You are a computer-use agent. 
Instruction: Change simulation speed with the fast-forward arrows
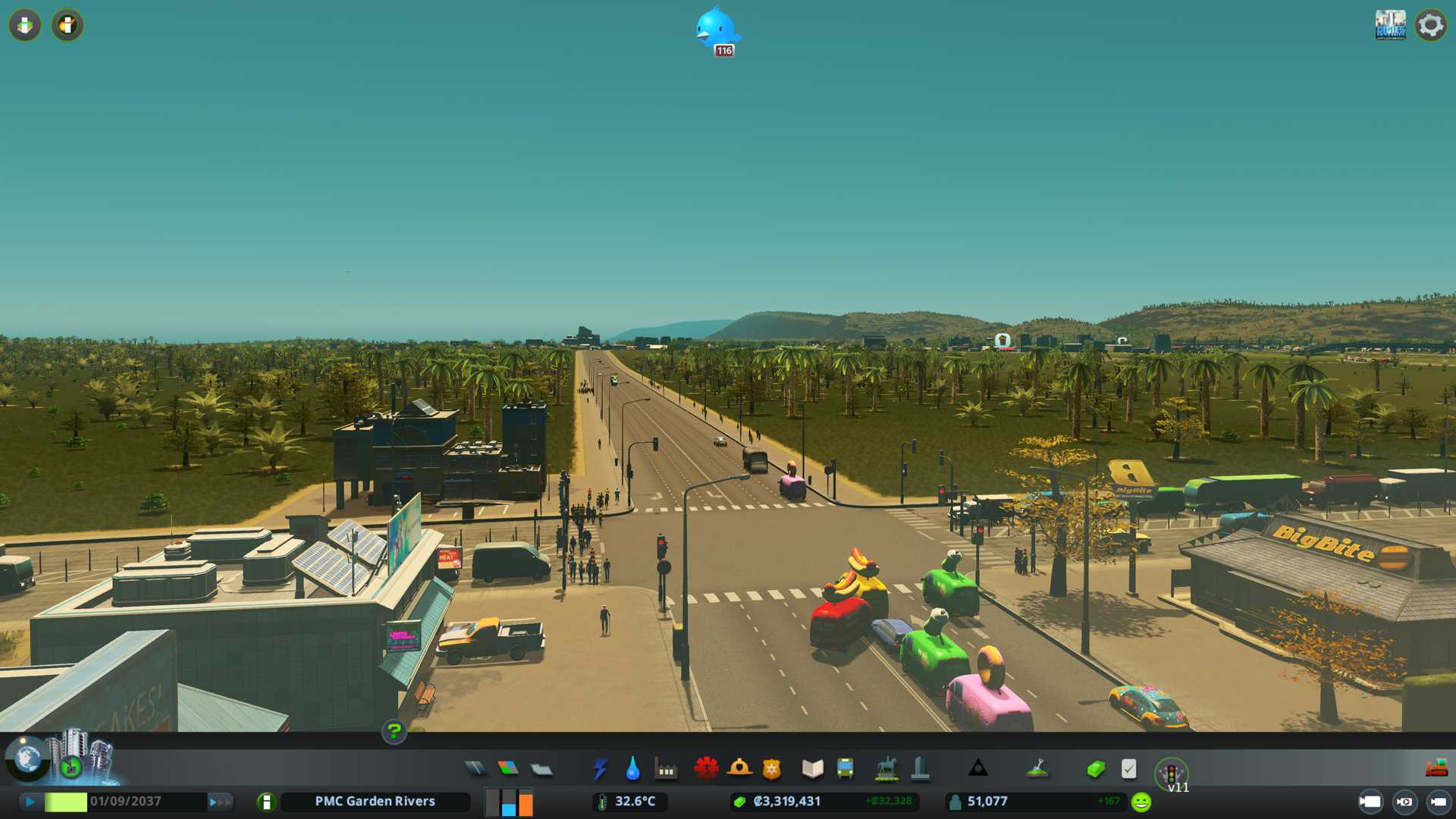click(220, 802)
